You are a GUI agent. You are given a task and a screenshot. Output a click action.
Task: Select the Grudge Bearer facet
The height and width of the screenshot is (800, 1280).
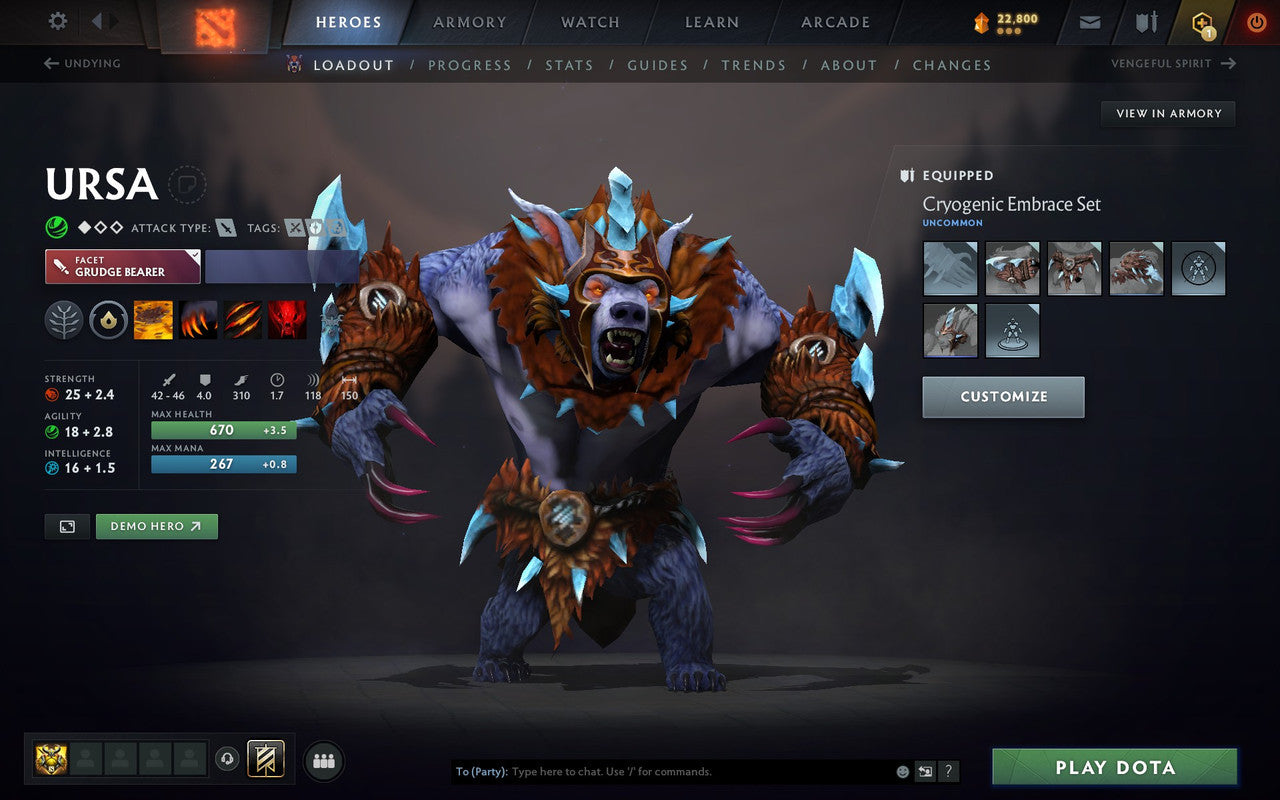(122, 266)
